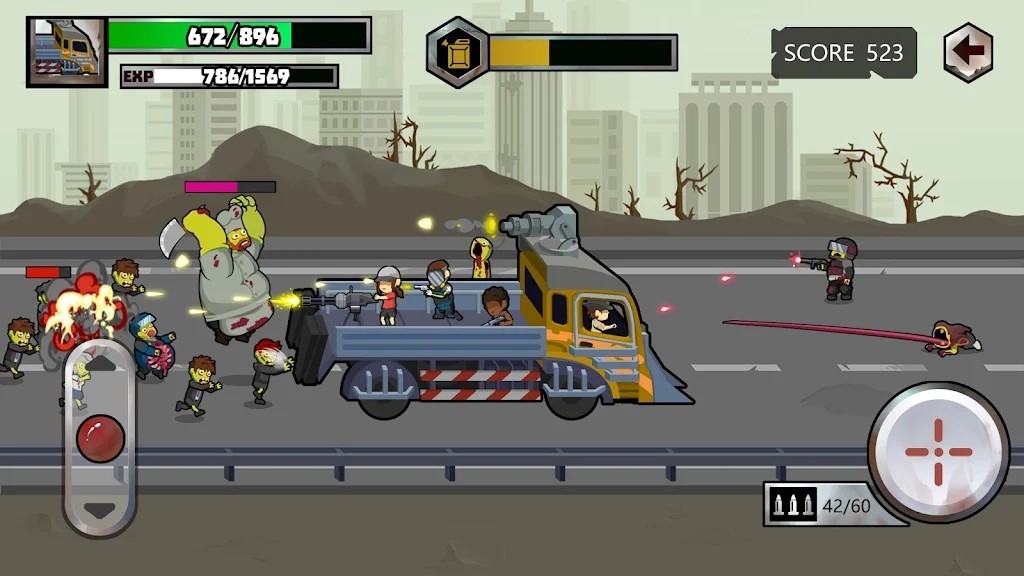The image size is (1024, 576).
Task: Fire using the red crosshair button
Action: [938, 452]
